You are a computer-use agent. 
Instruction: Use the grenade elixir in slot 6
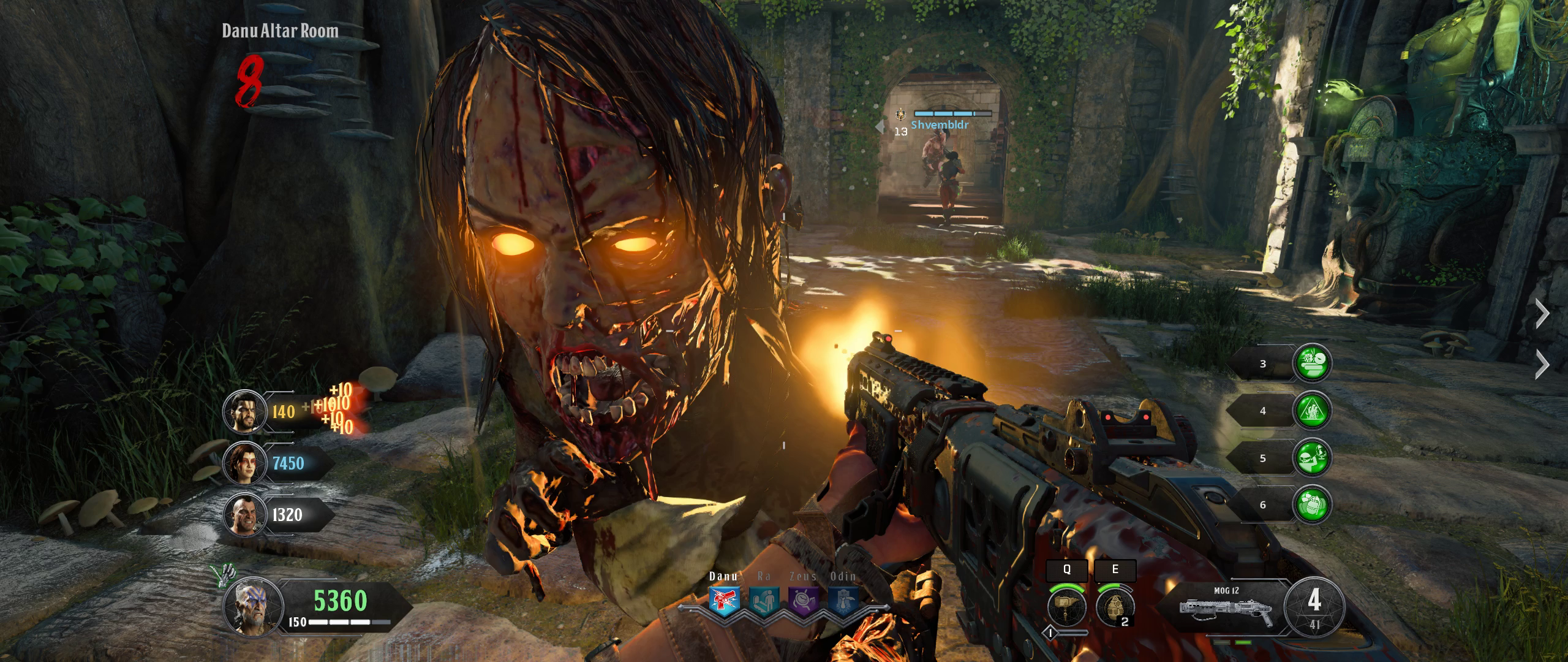[x=1311, y=504]
